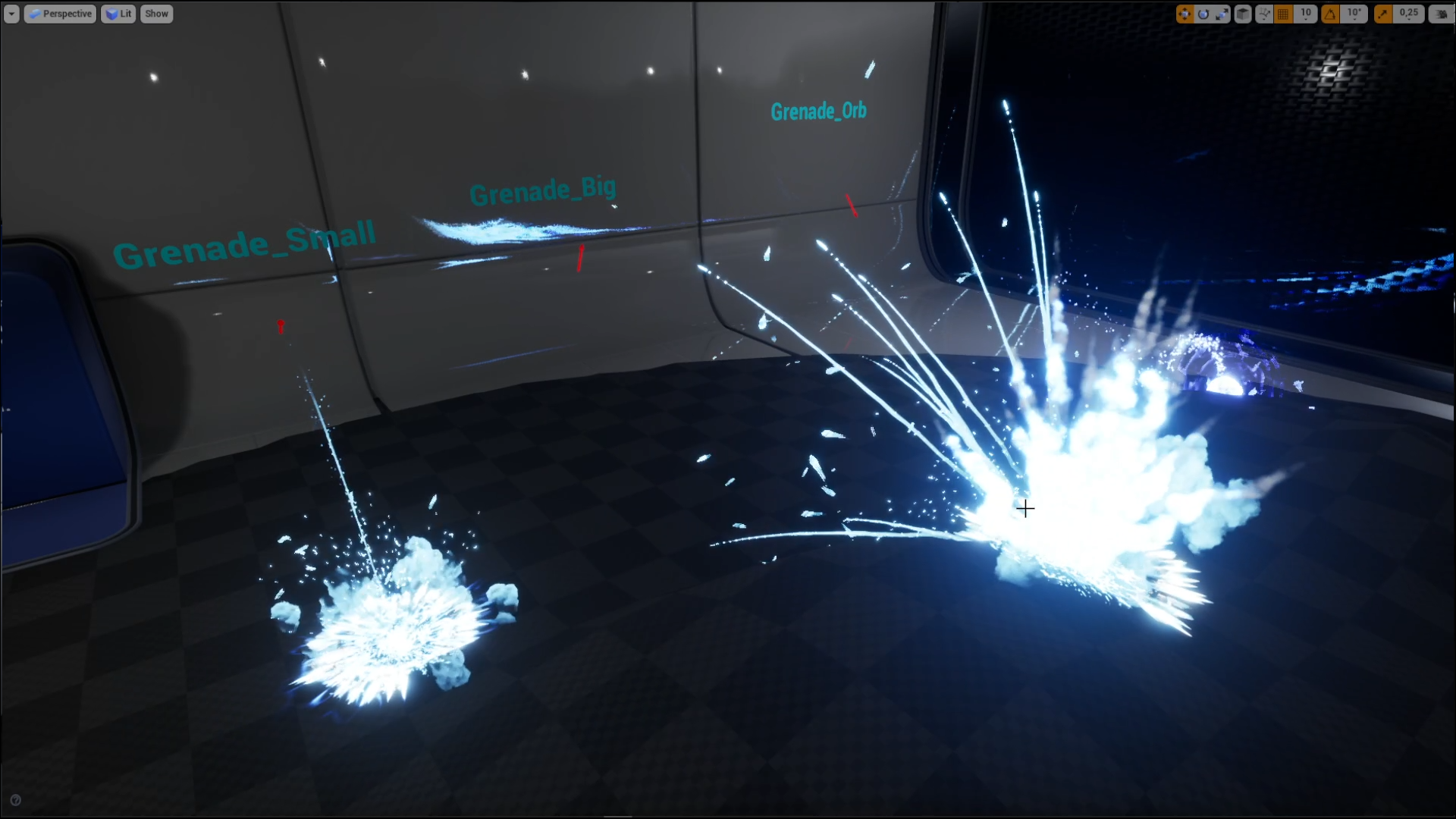
Task: Open the rotation snap angle dropdown
Action: pos(1354,14)
